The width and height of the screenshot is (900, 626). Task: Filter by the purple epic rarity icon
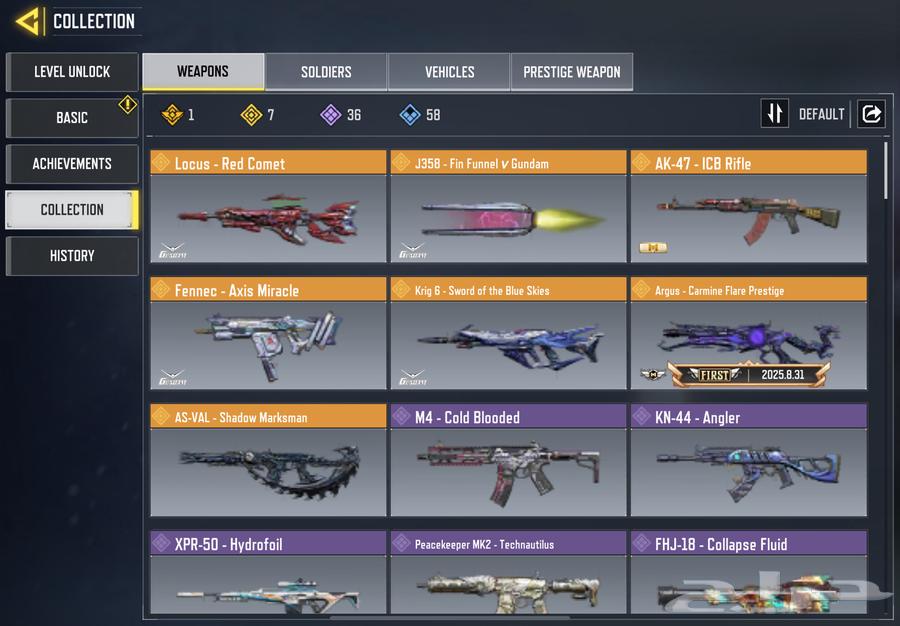pyautogui.click(x=331, y=115)
